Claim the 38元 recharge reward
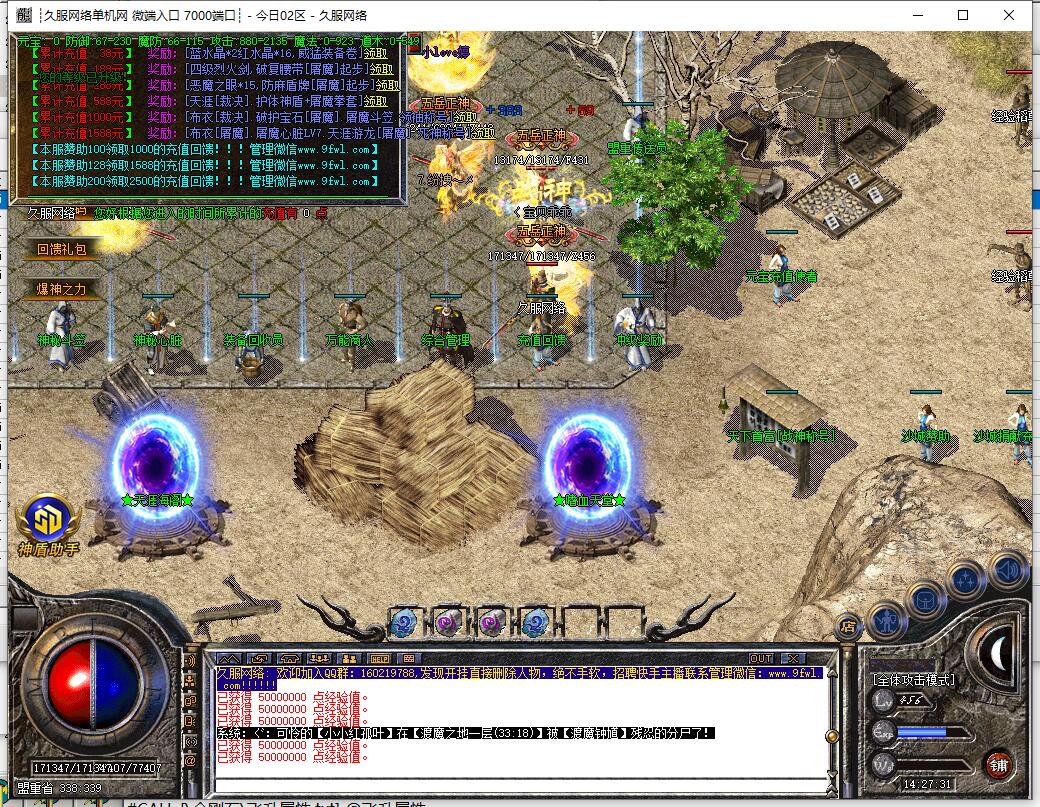This screenshot has width=1040, height=807. [x=376, y=54]
